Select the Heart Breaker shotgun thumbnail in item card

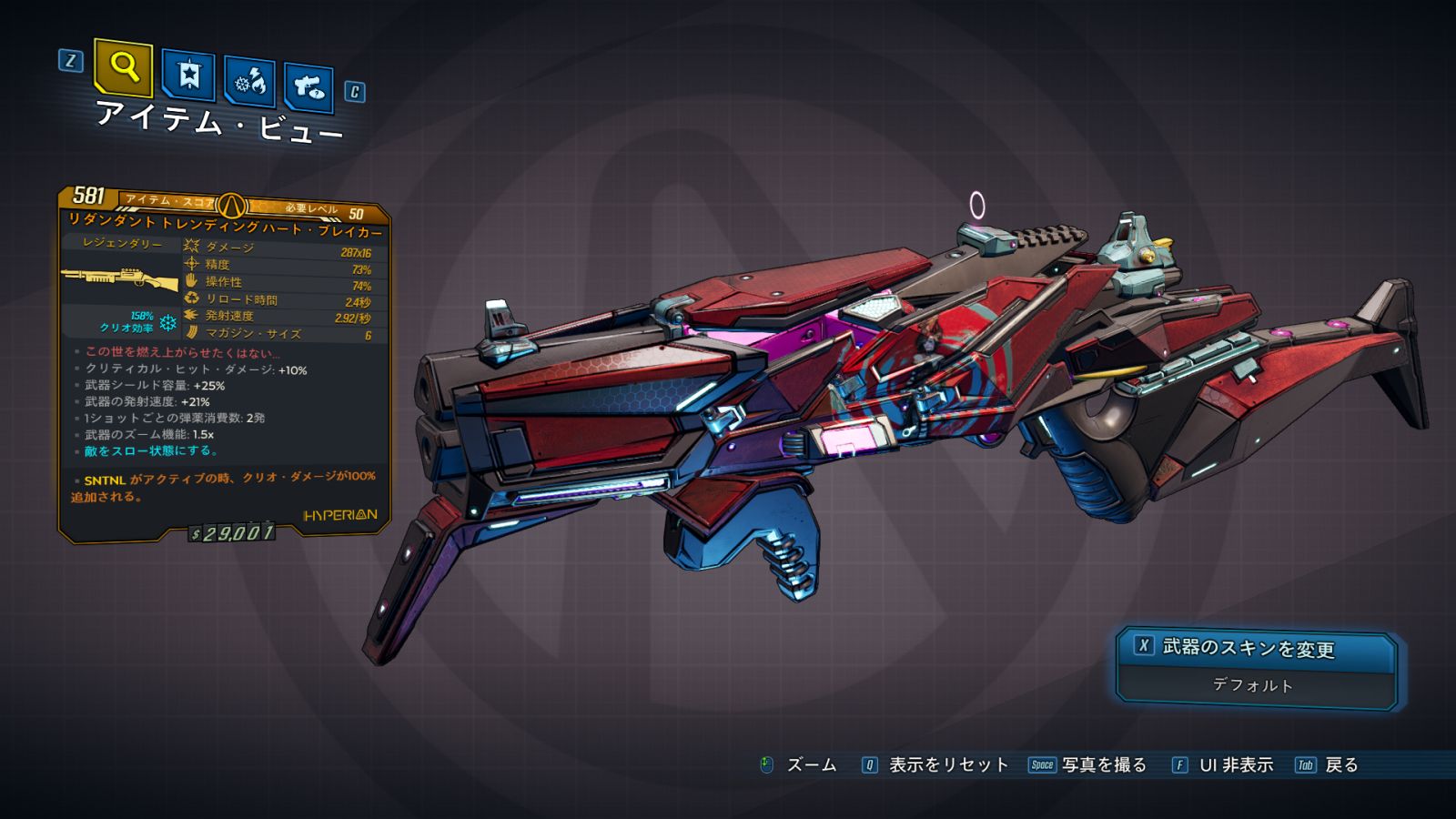[120, 279]
